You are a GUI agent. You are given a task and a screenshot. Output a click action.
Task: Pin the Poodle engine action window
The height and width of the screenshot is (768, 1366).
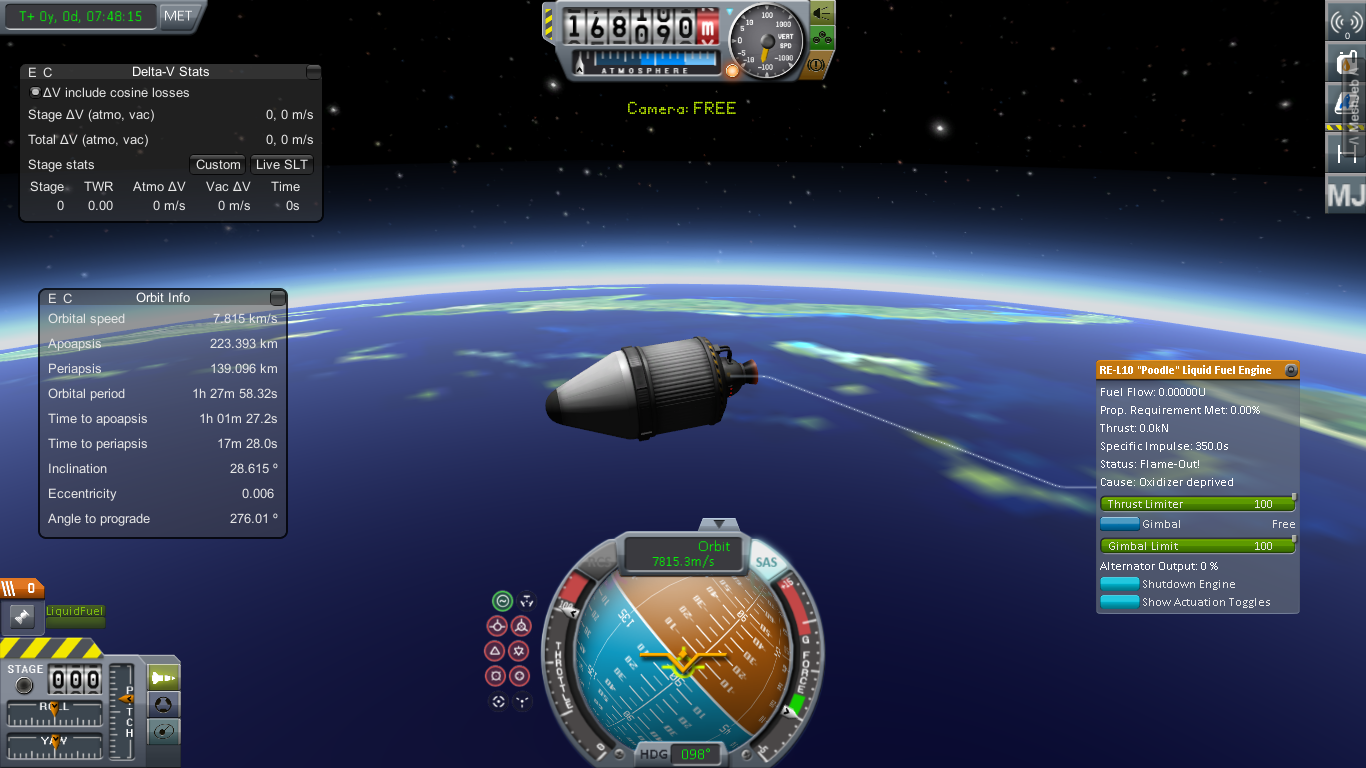pos(1290,370)
